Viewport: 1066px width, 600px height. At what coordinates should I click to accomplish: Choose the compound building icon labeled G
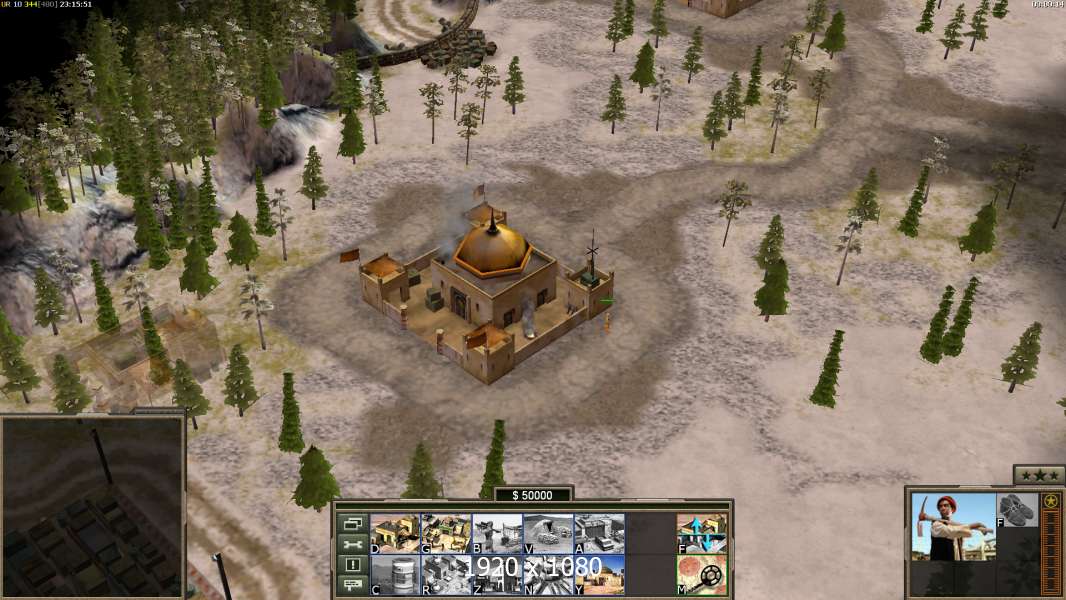coord(446,533)
